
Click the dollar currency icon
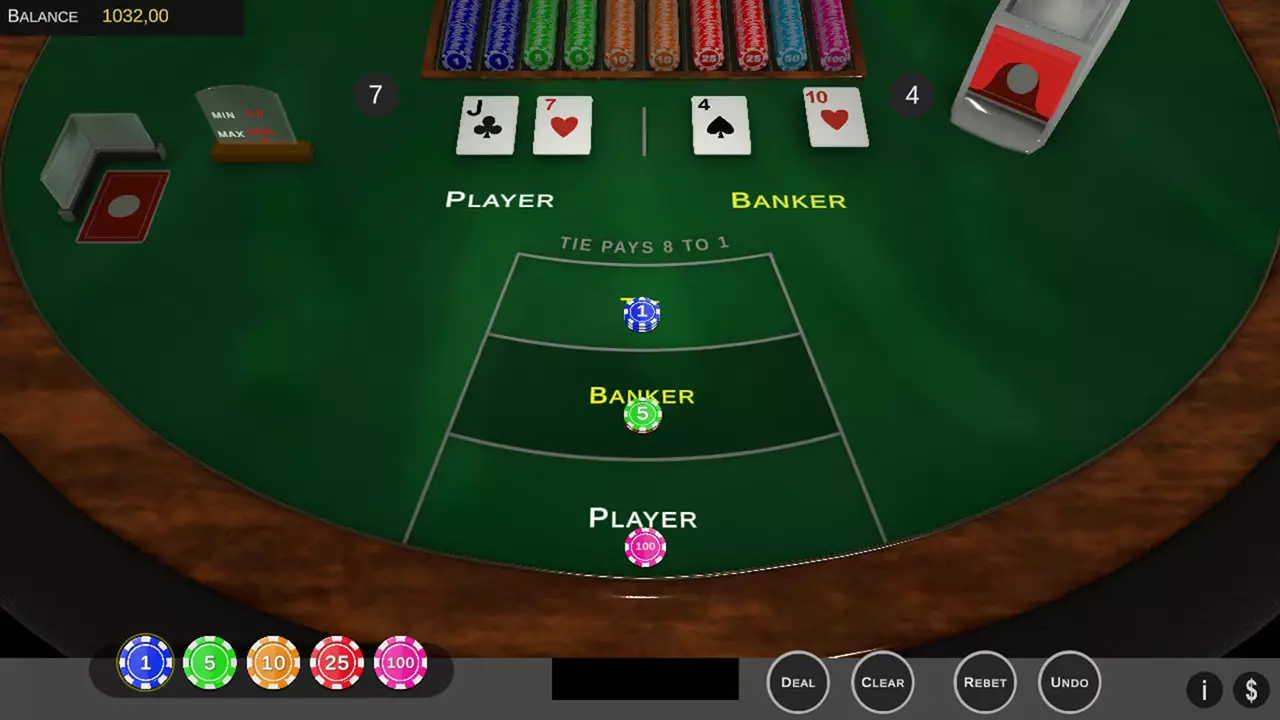1252,690
